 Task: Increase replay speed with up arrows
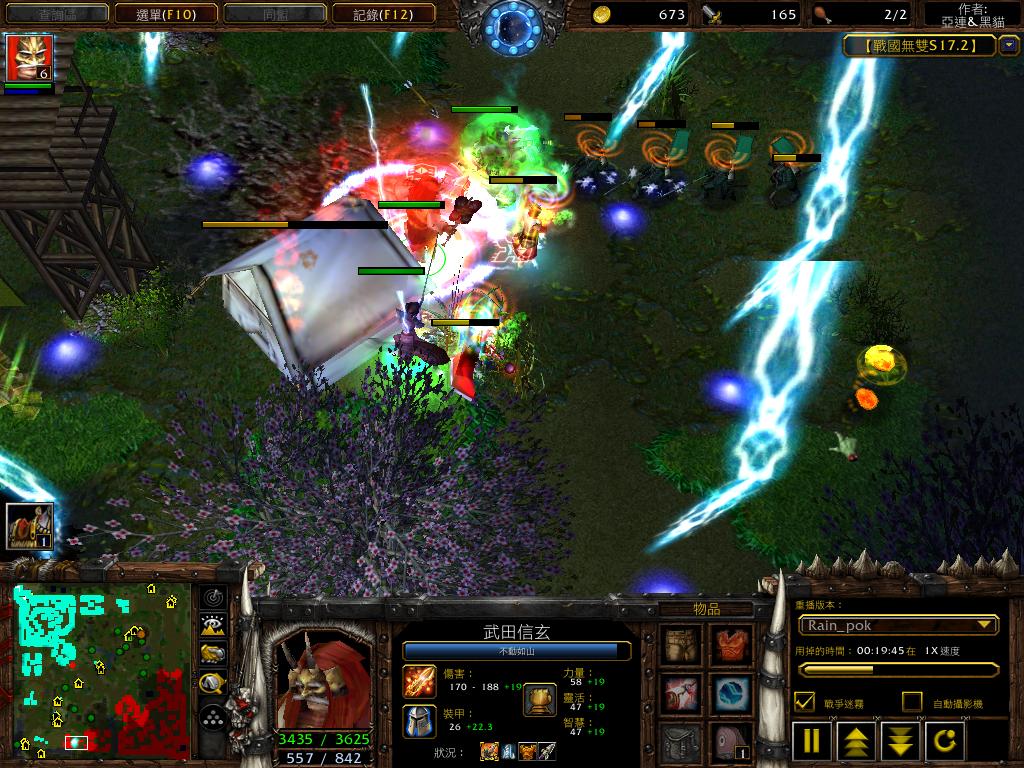pyautogui.click(x=857, y=741)
